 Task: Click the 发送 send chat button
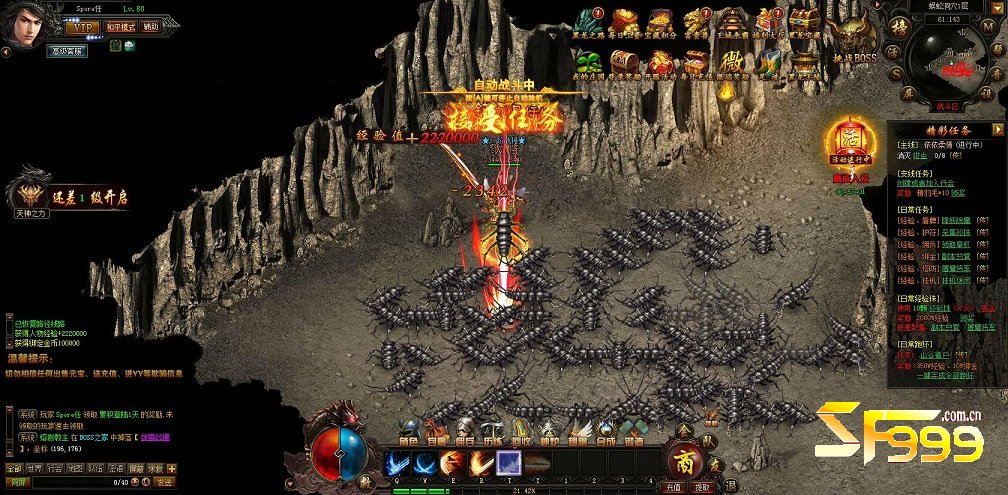[x=165, y=482]
